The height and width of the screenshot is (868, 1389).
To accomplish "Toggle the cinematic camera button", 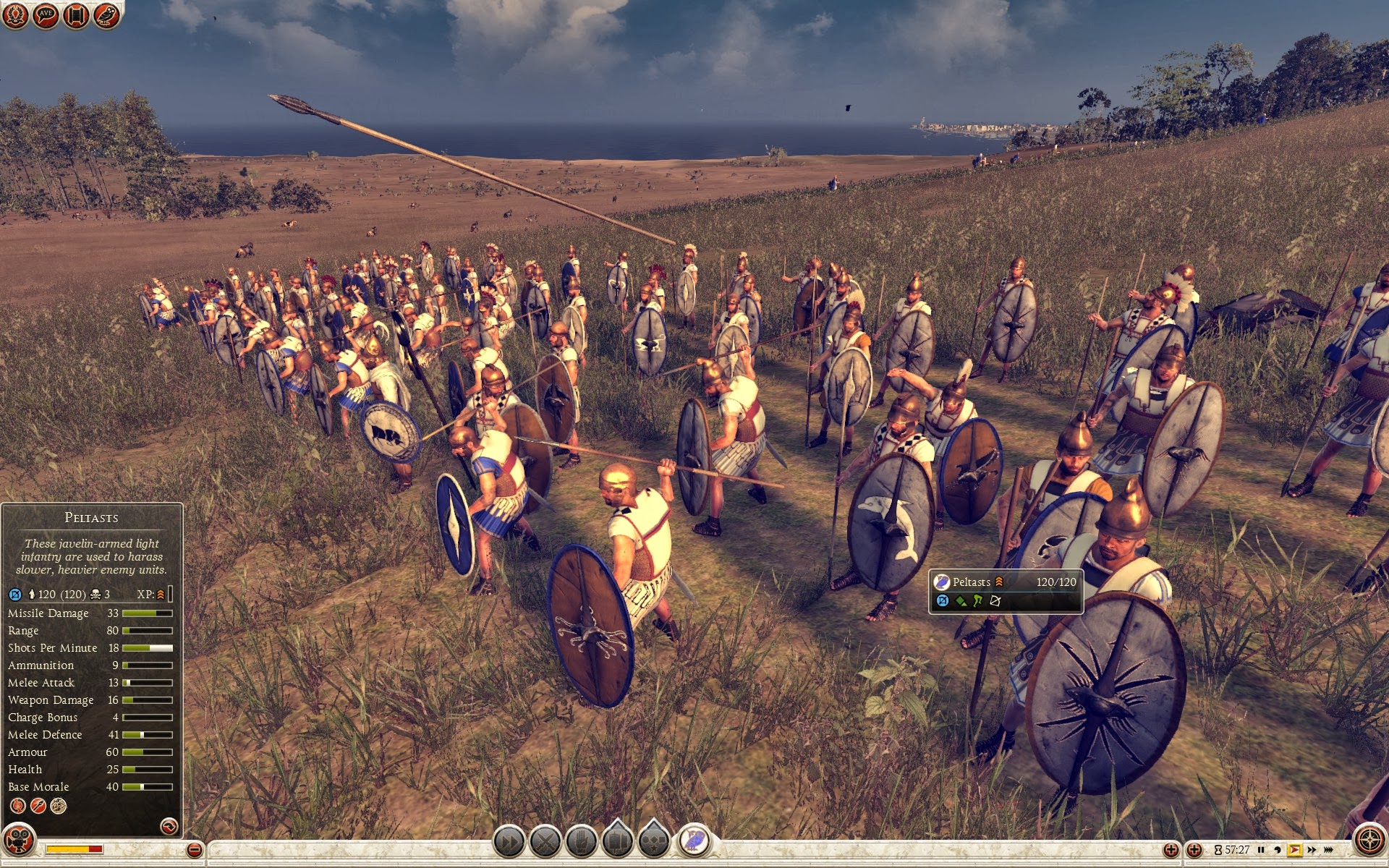I will coord(19,841).
